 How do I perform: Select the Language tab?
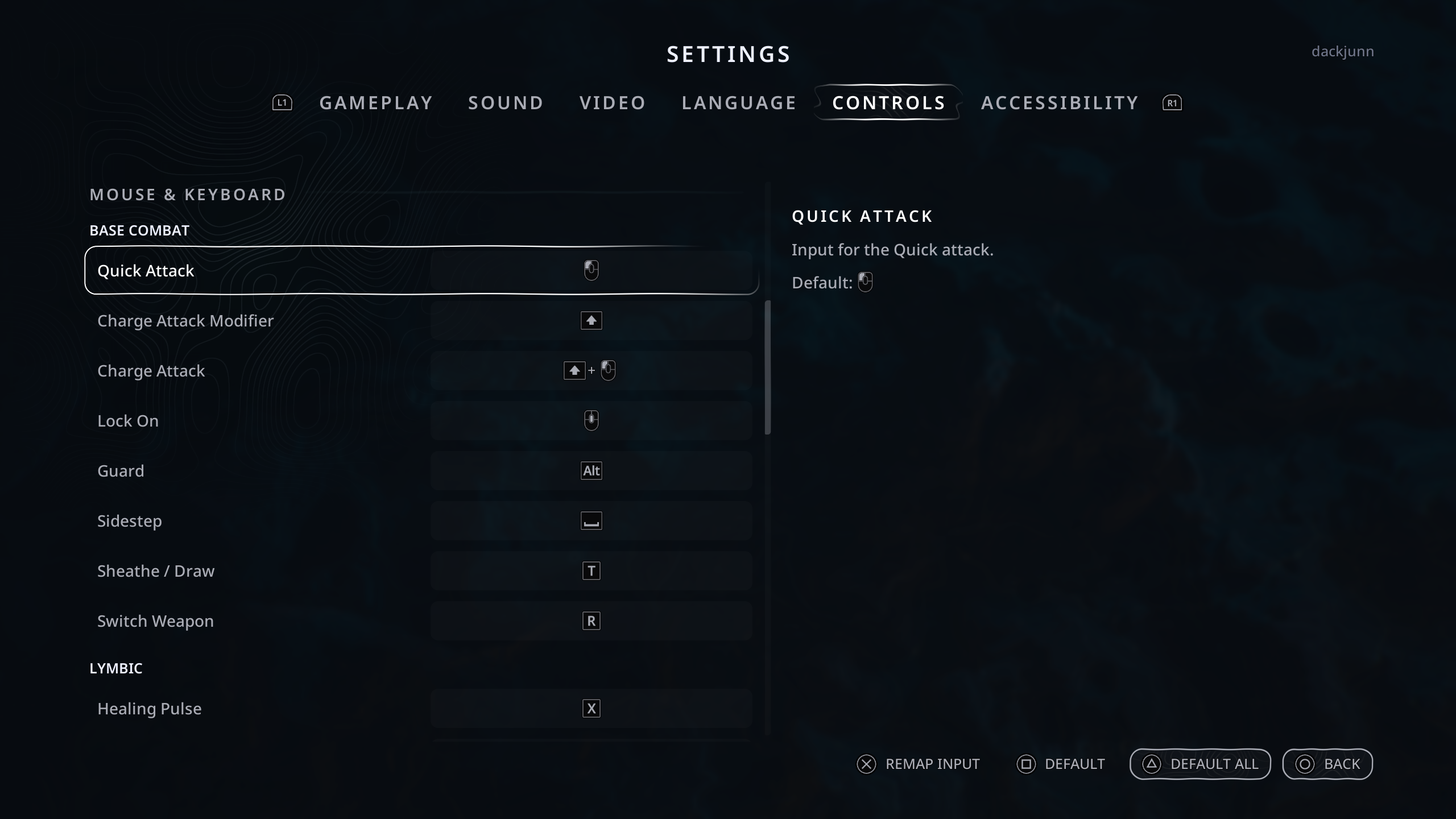click(739, 103)
